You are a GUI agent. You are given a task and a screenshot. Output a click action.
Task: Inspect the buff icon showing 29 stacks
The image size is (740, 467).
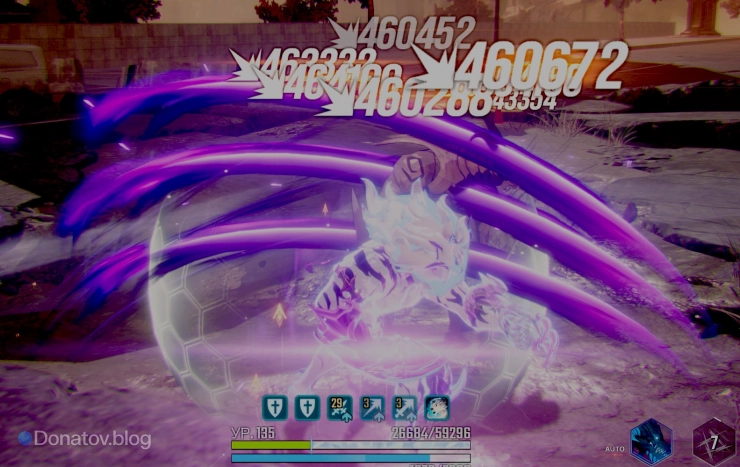click(x=341, y=407)
